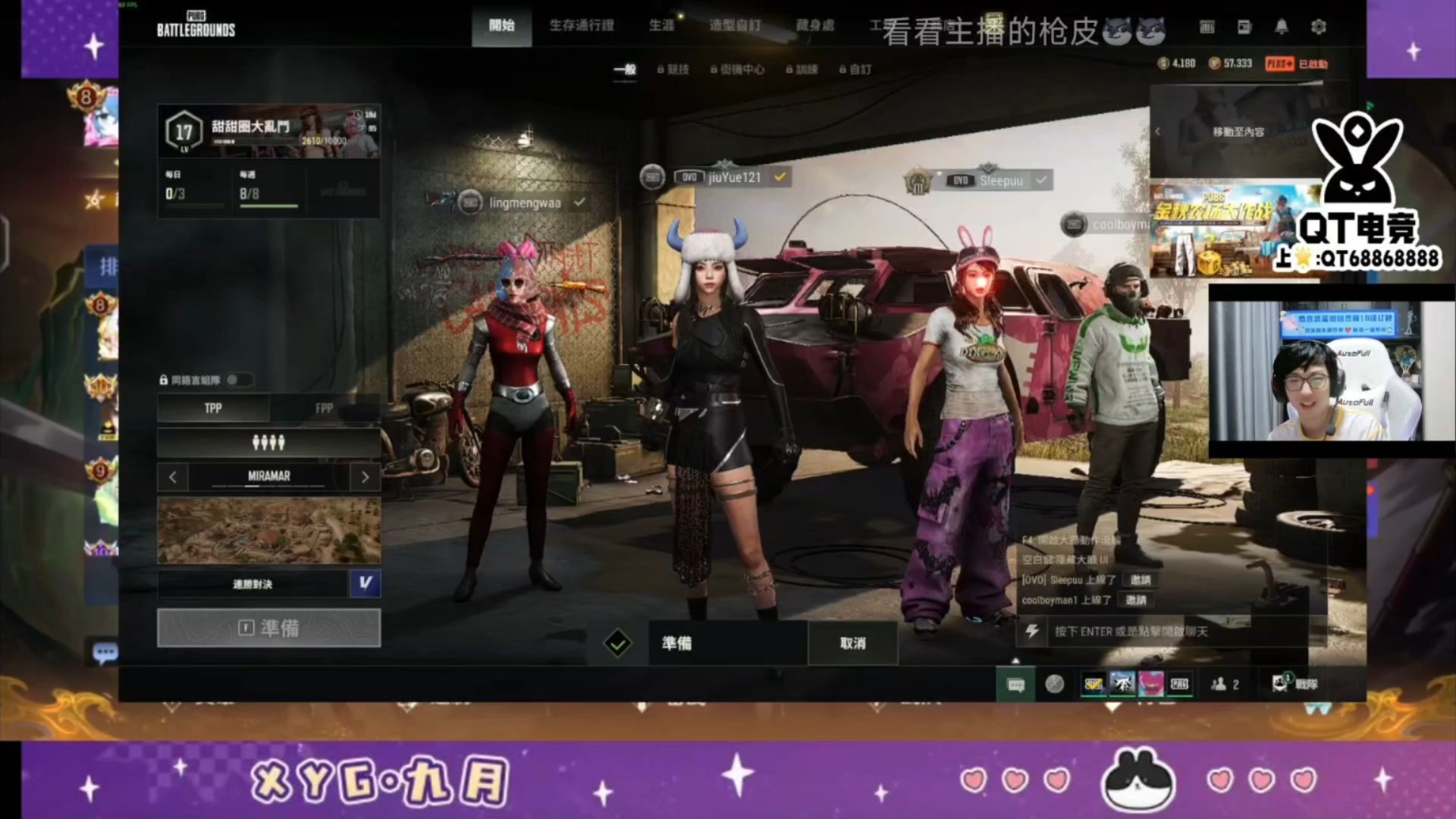Screen dimensions: 1456x819
Task: Open the 生存通行證 survivor pass tab
Action: (582, 26)
